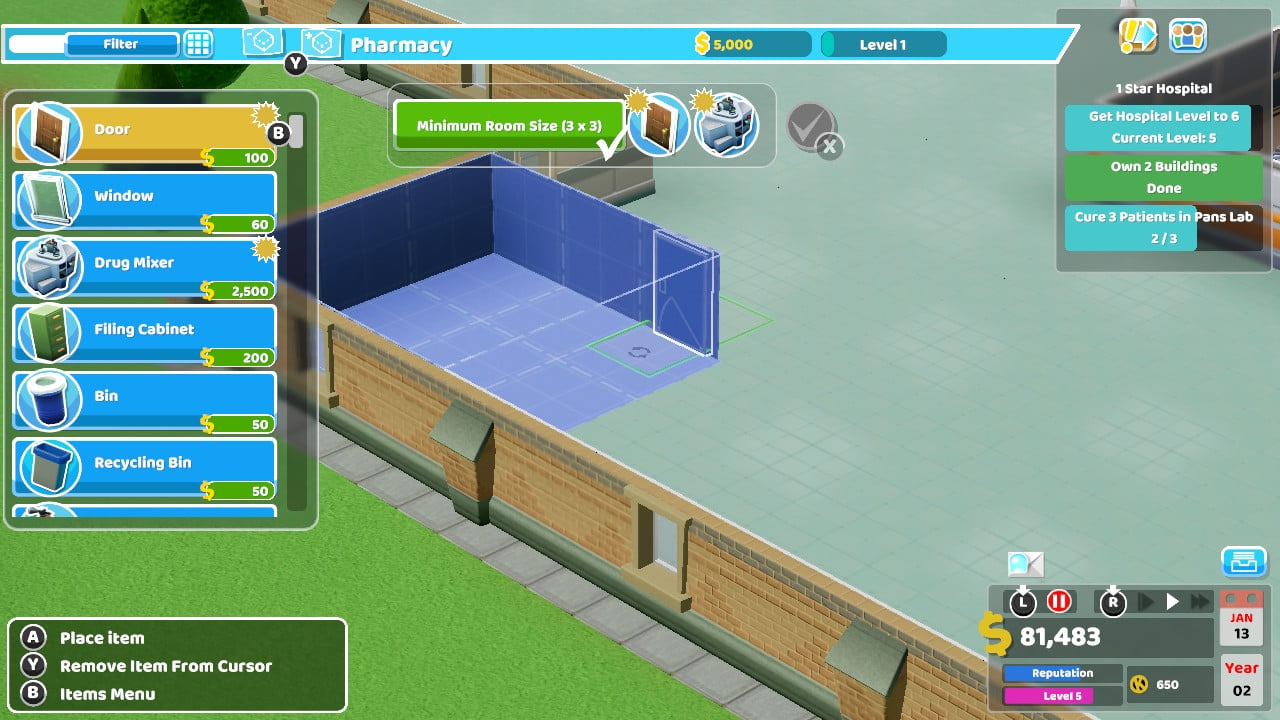
Task: Click the room-blueprint icon in the top toolbar
Action: (261, 43)
